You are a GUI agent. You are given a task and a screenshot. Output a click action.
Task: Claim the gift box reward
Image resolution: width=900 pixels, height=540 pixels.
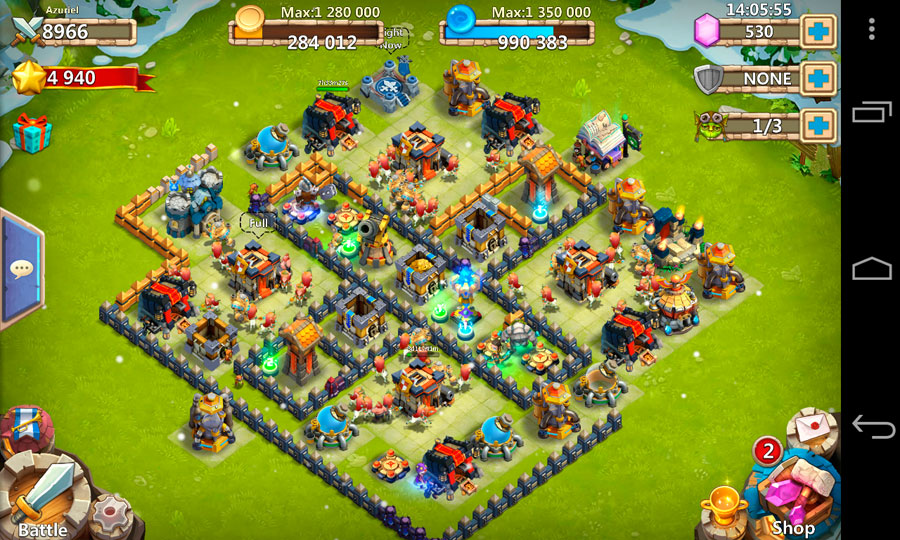(x=30, y=131)
